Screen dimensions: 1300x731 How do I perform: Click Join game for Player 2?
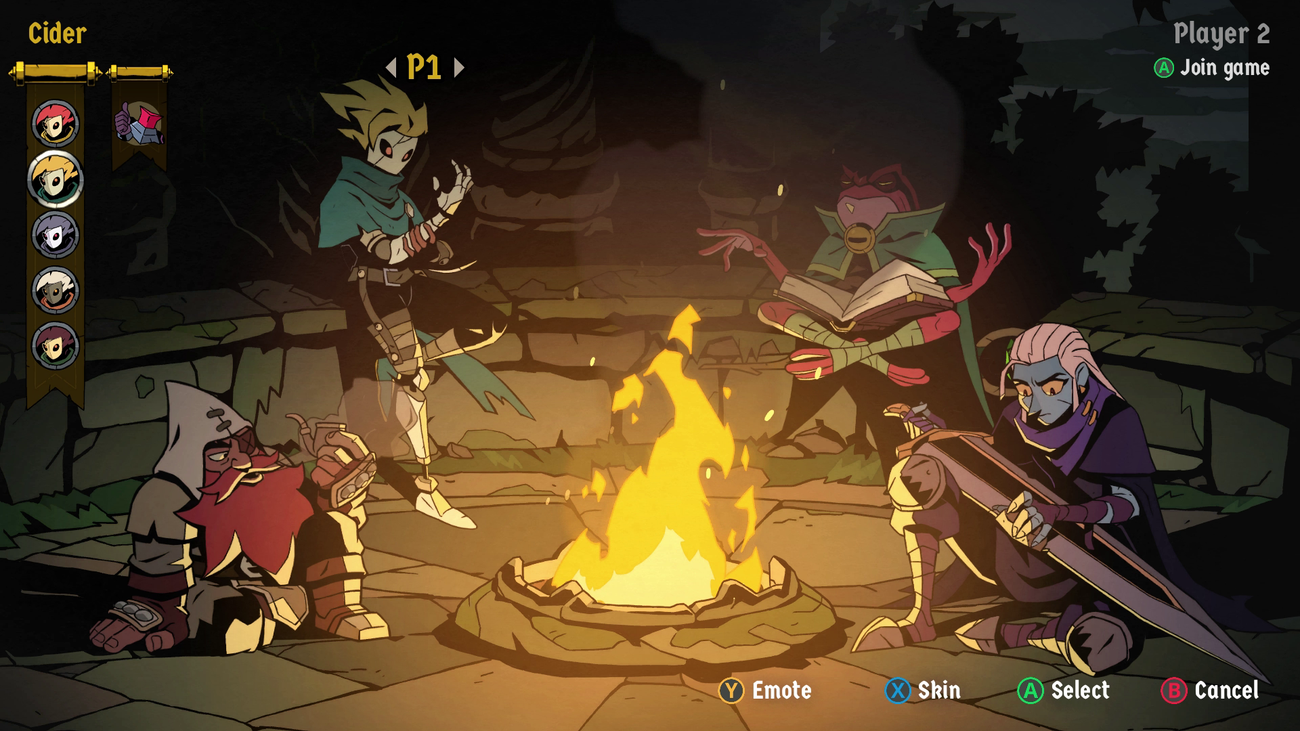coord(1222,68)
